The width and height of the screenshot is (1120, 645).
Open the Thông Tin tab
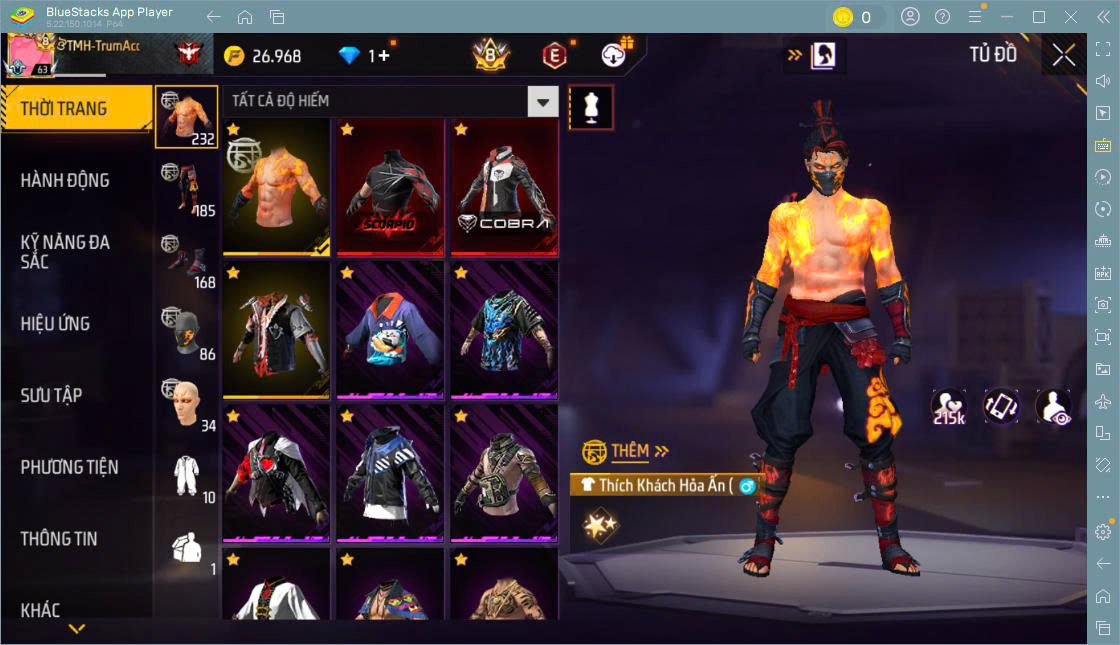59,539
